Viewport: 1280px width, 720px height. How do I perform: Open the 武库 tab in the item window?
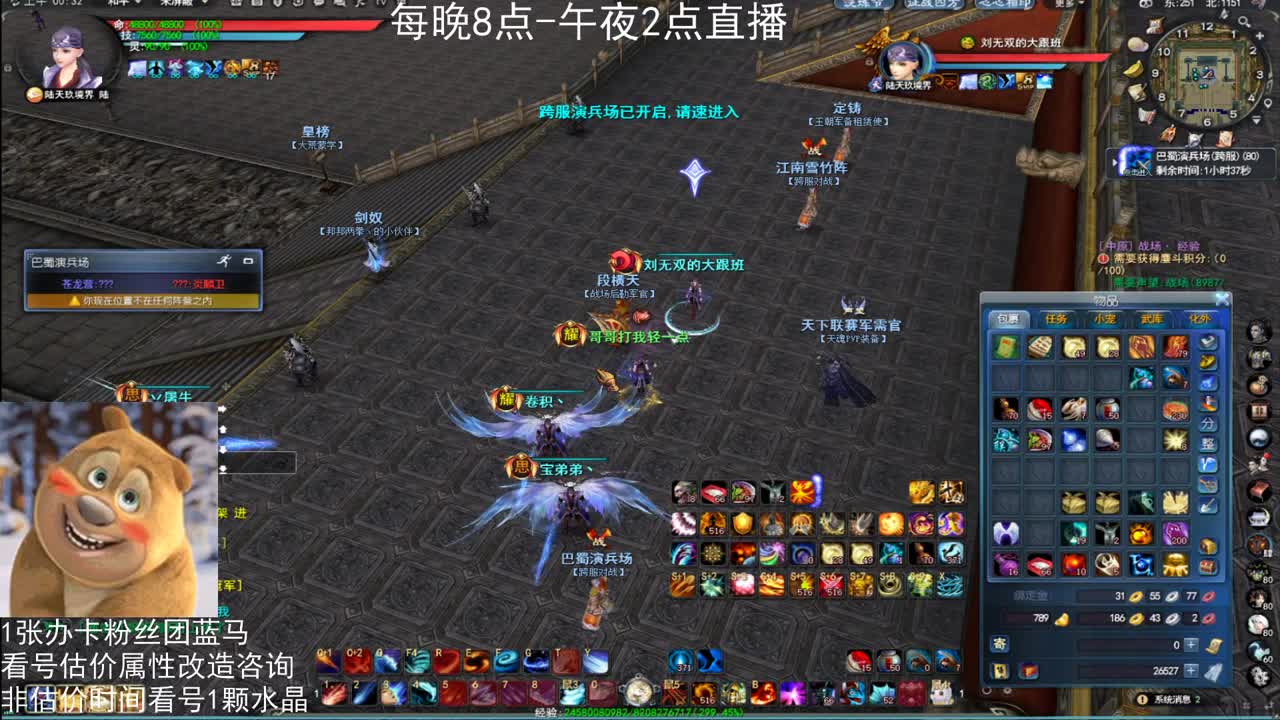[1153, 318]
